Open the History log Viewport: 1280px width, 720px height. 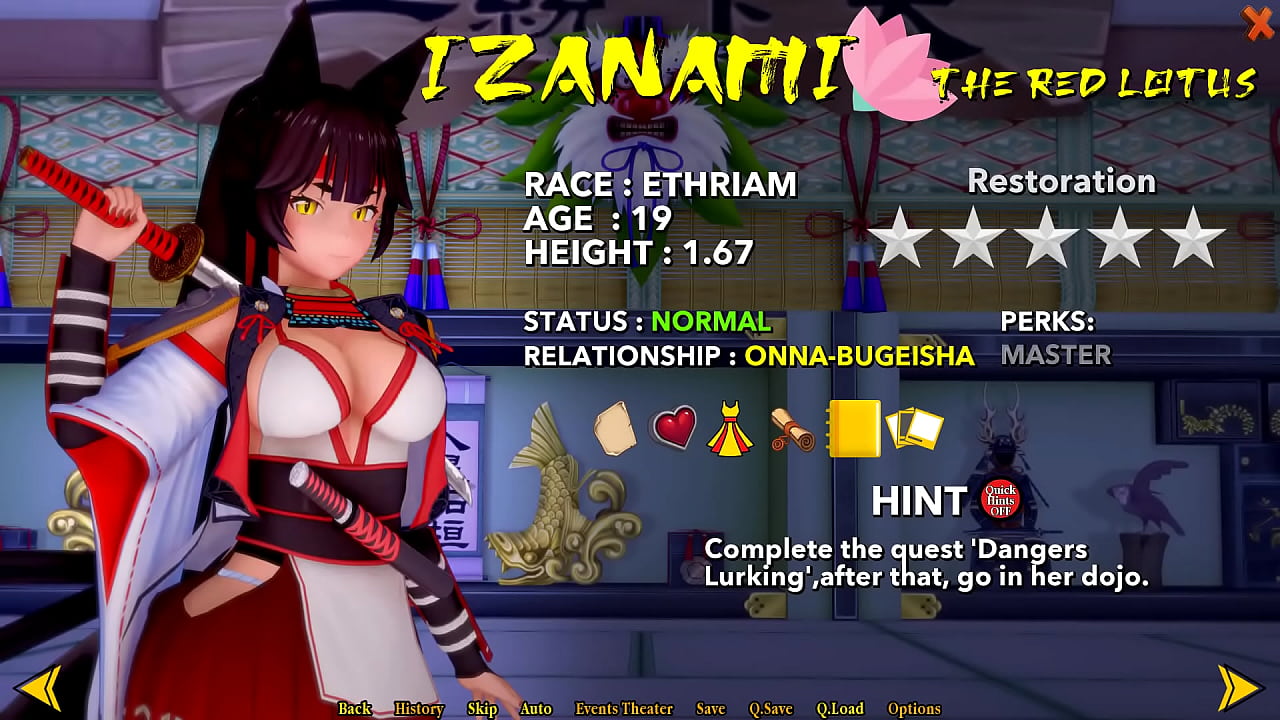point(419,709)
